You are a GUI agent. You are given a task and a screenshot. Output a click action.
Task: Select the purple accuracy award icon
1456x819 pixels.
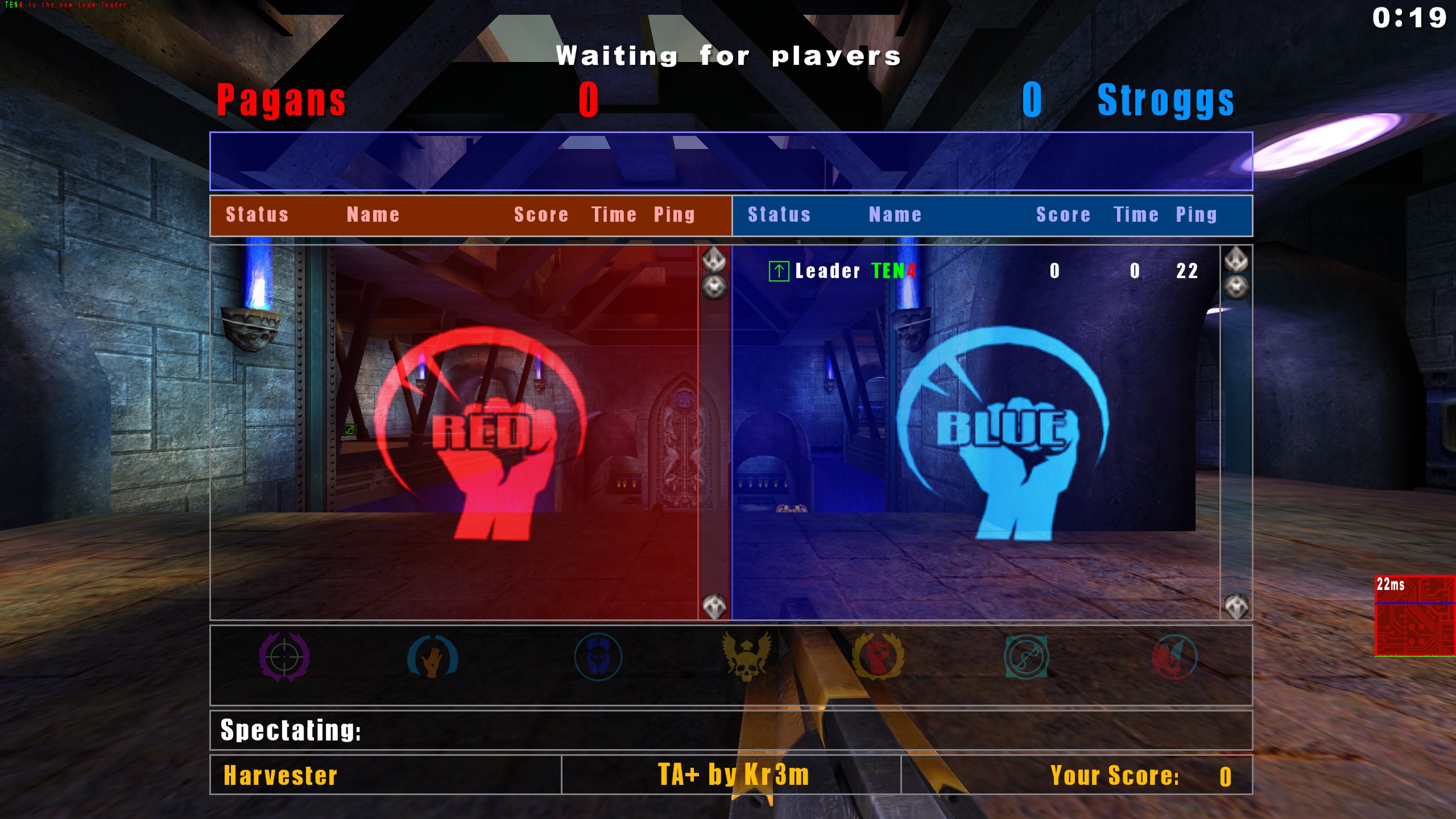[x=284, y=657]
